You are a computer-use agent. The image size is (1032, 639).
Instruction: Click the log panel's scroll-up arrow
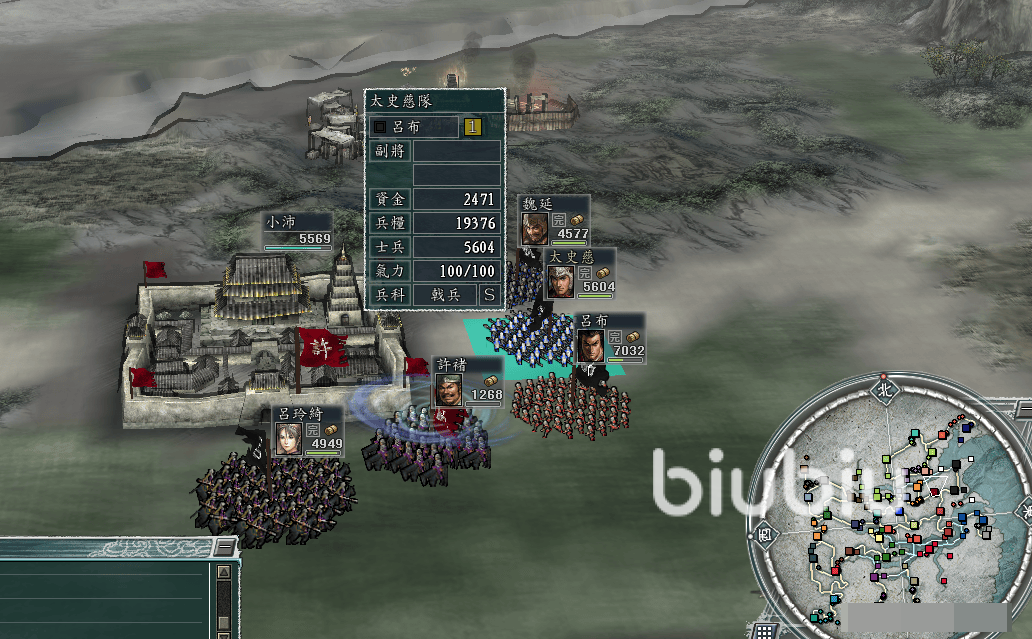[x=224, y=573]
